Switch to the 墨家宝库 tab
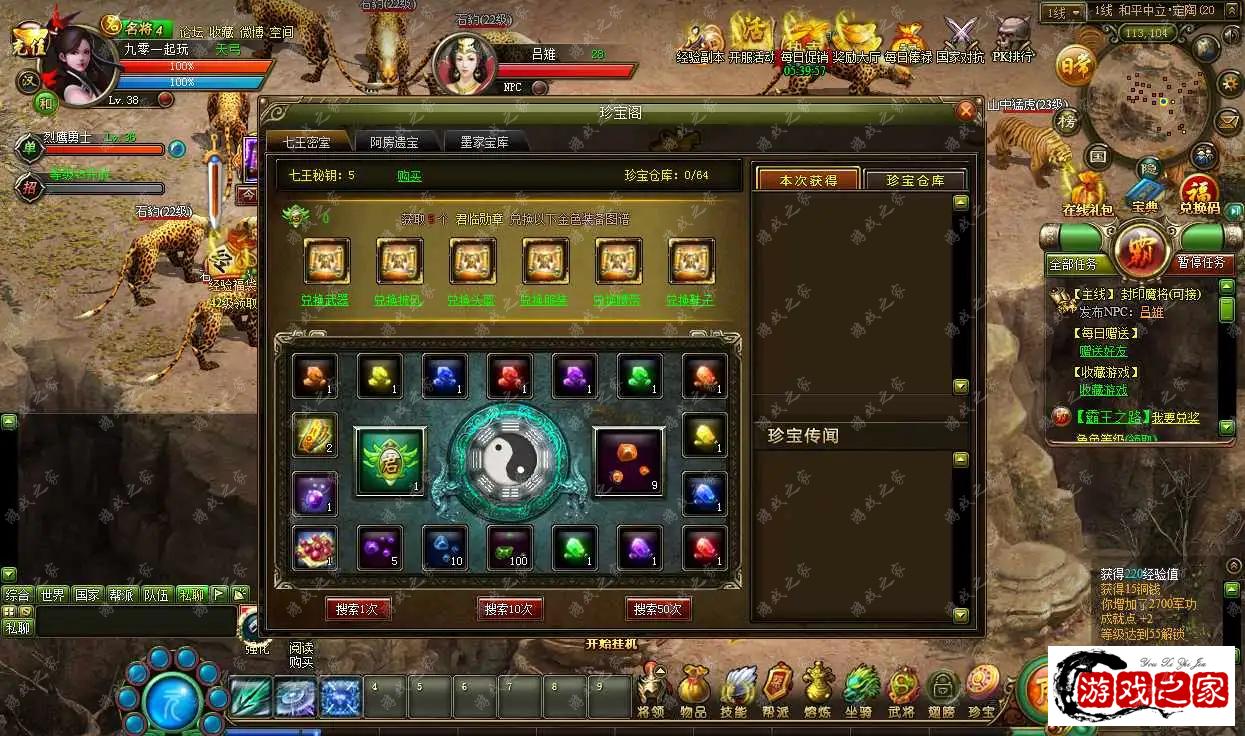The height and width of the screenshot is (736, 1245). click(477, 142)
